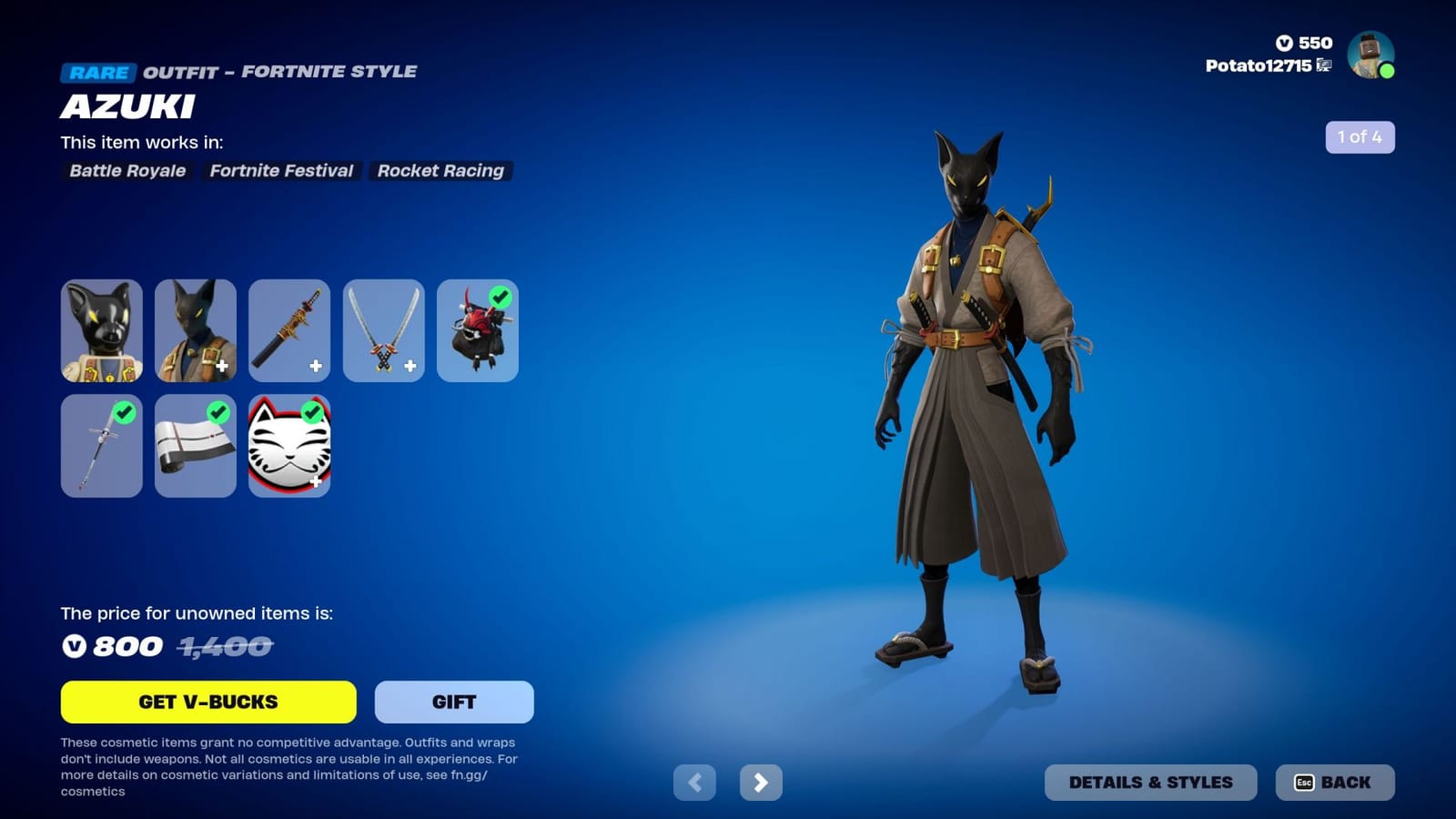Image resolution: width=1456 pixels, height=819 pixels.
Task: Go back with the left arrow control
Action: (x=696, y=782)
